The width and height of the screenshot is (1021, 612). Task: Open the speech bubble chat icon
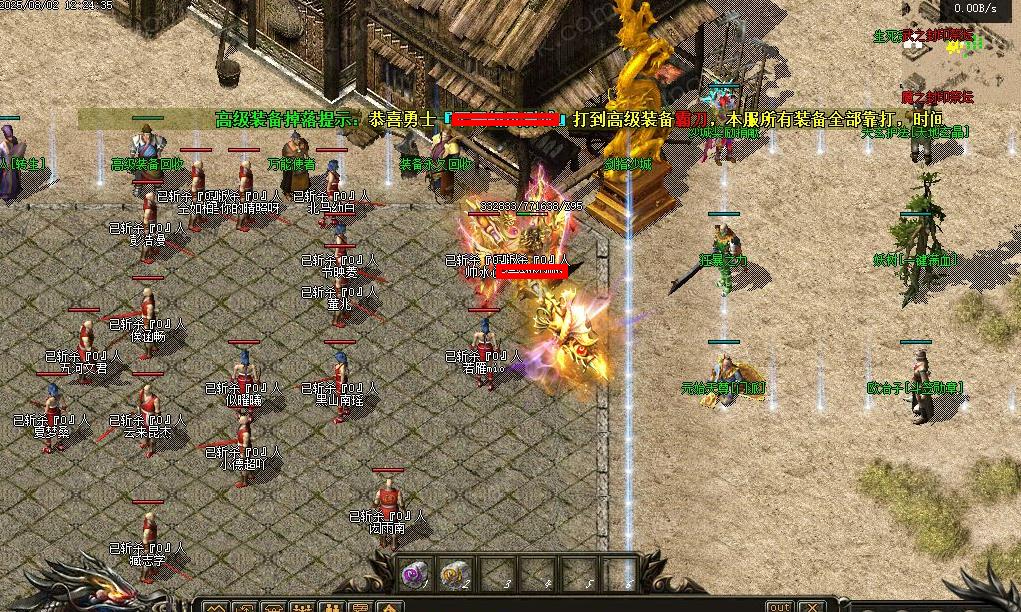[360, 606]
